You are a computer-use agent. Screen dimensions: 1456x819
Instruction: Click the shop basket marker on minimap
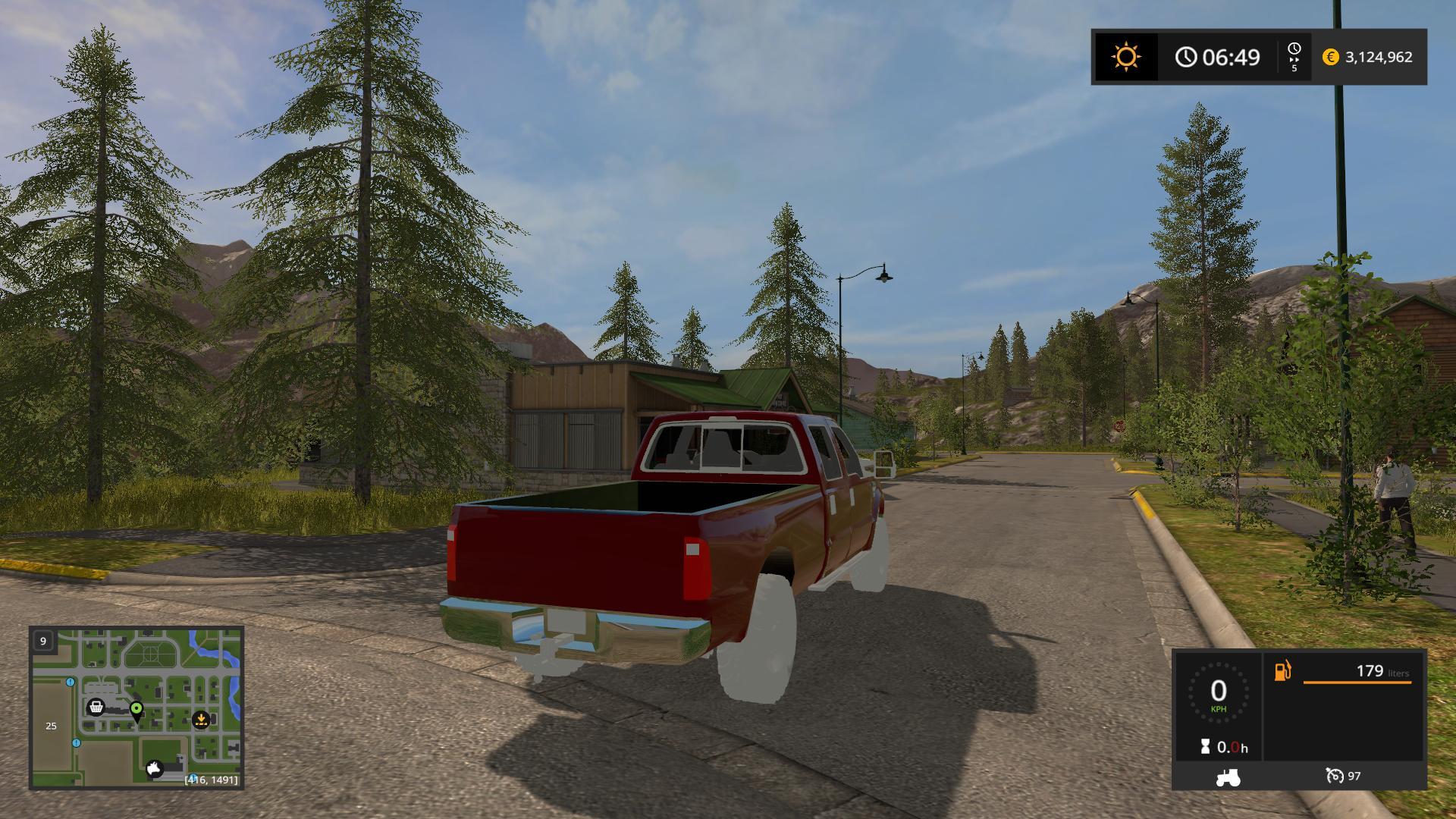click(x=96, y=708)
